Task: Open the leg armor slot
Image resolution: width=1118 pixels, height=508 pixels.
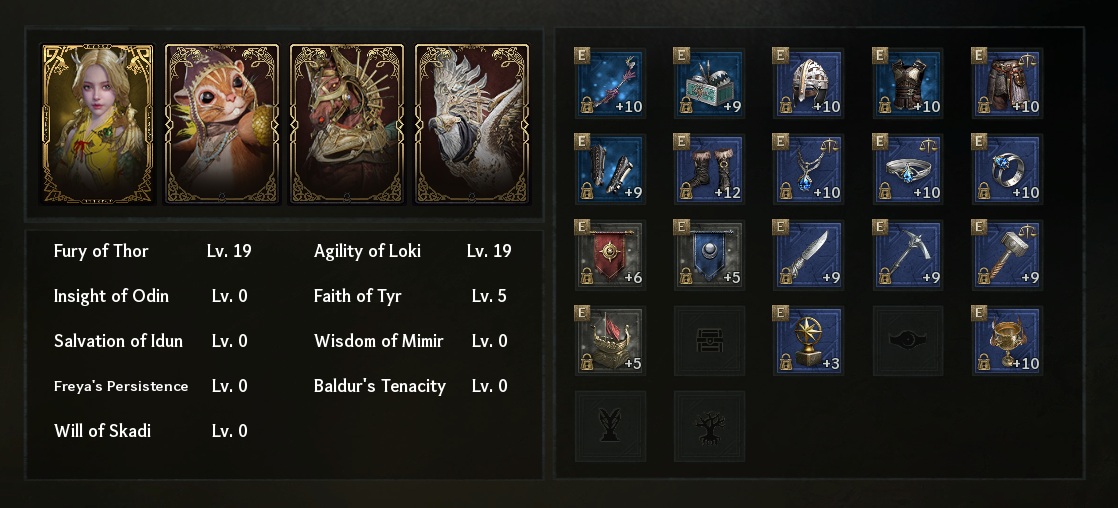Action: point(1007,83)
